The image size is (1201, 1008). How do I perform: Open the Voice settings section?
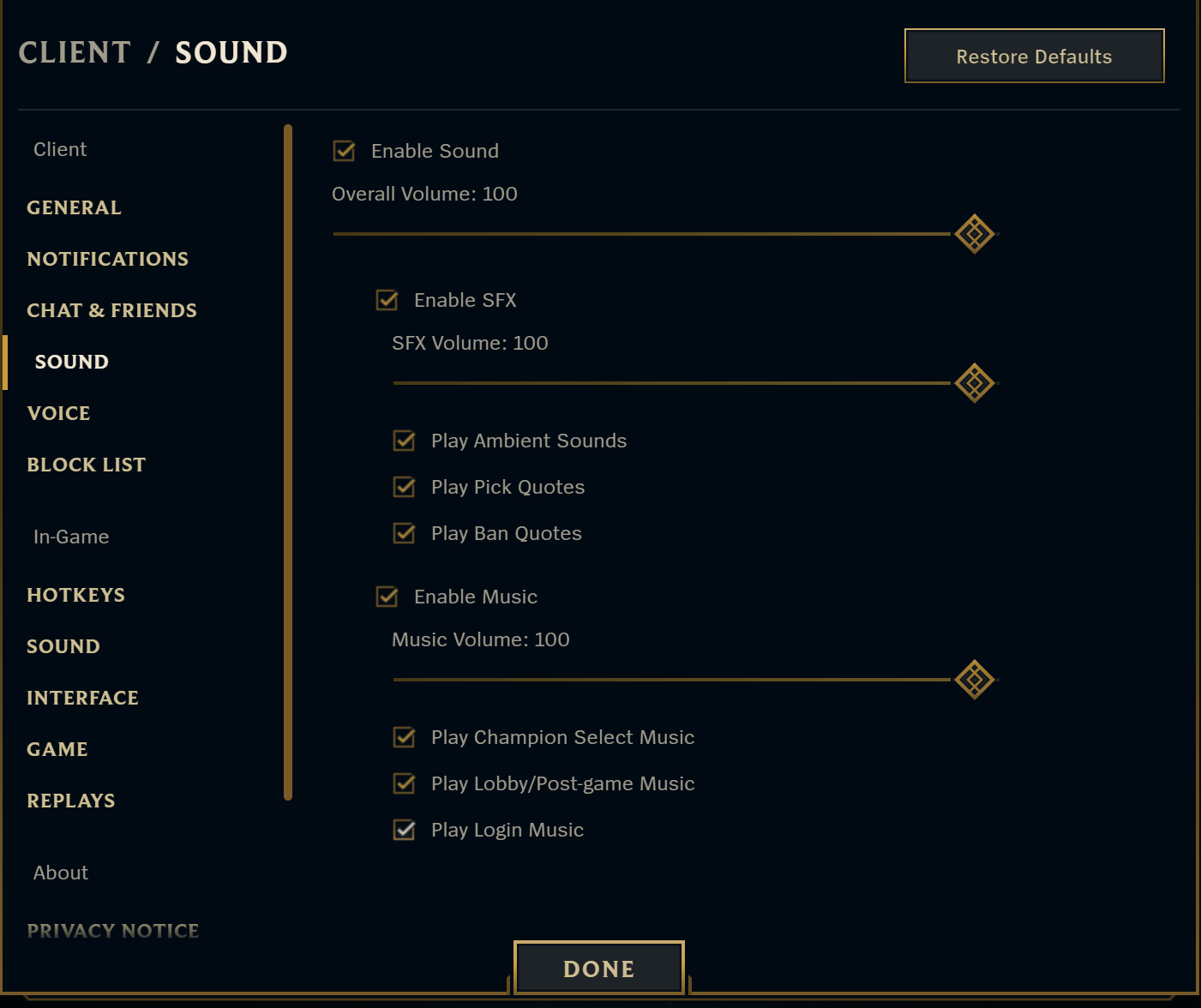(x=58, y=413)
